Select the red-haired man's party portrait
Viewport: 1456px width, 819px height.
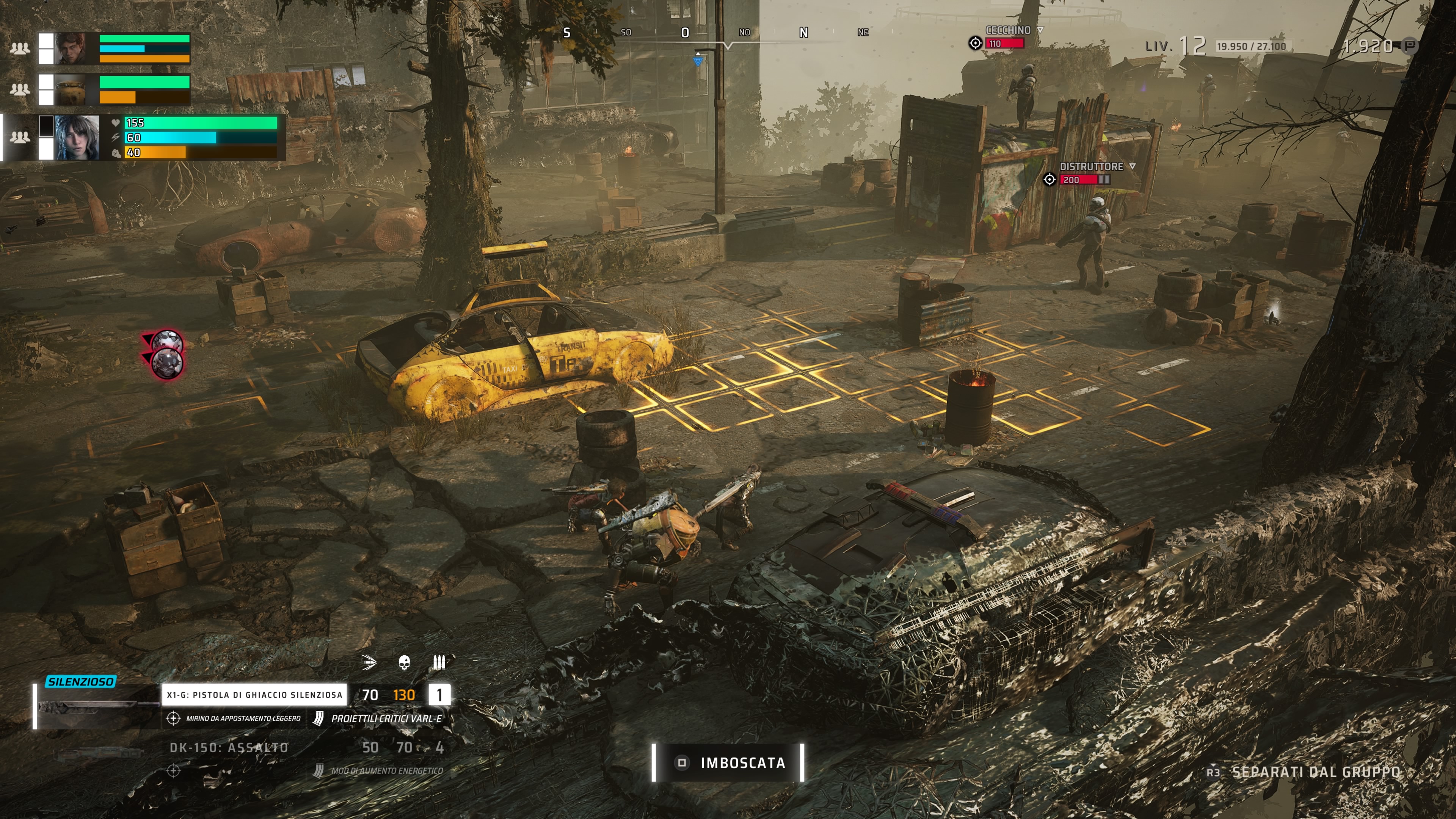70,48
